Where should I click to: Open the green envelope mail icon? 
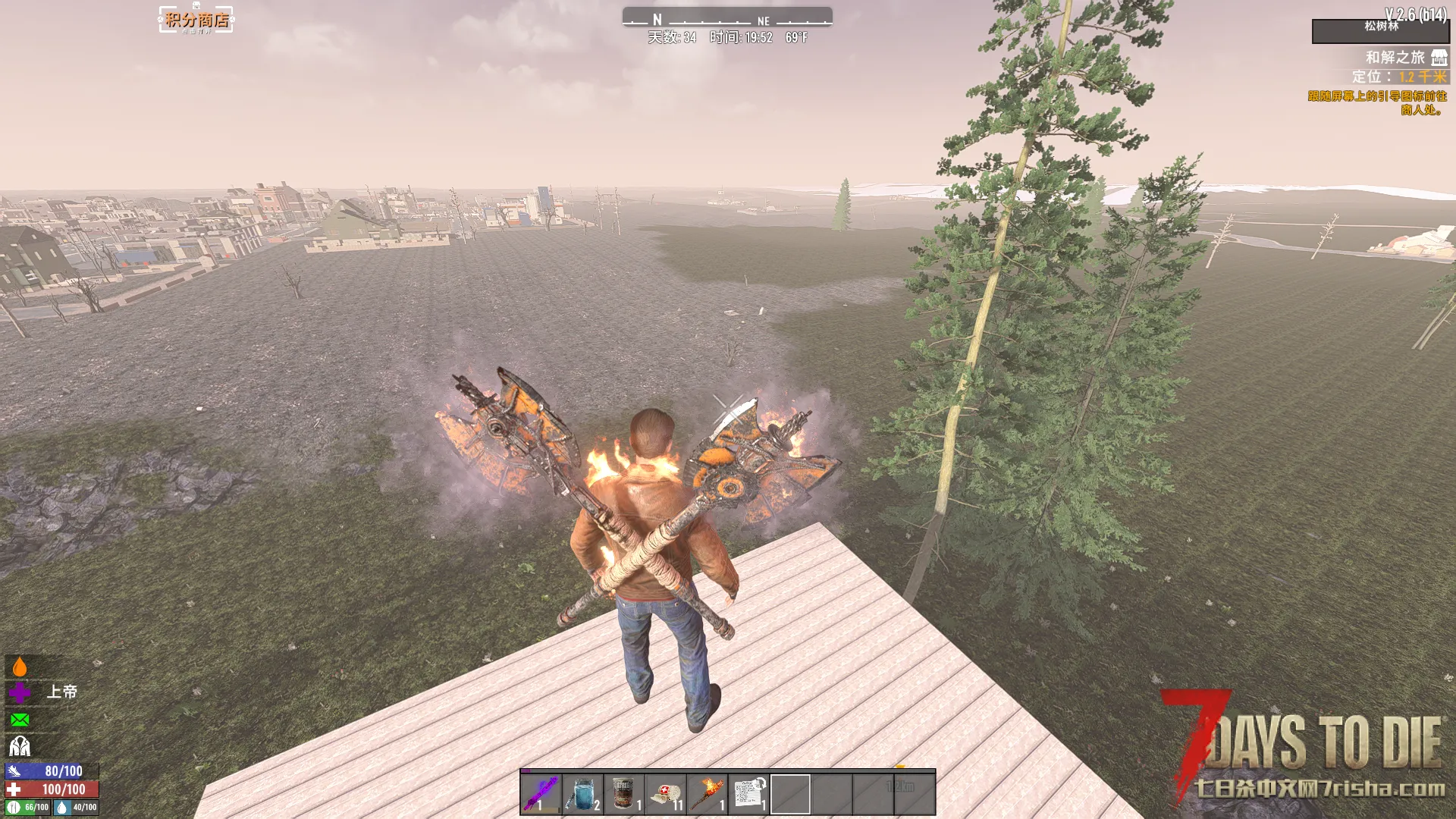click(20, 720)
